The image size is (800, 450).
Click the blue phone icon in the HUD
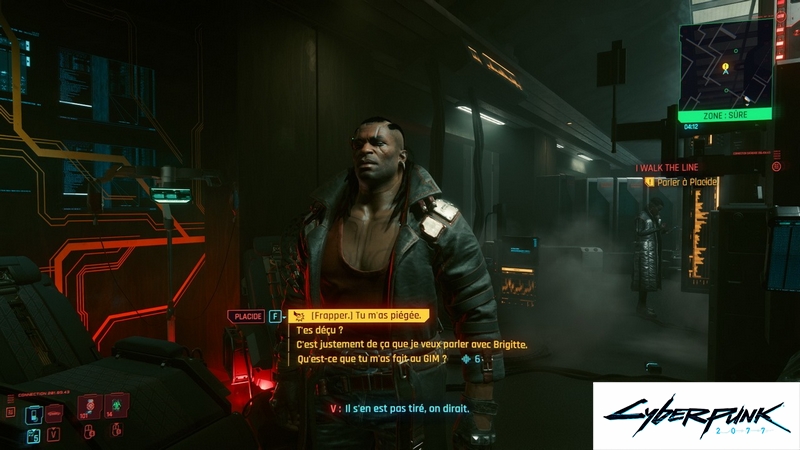[x=32, y=433]
